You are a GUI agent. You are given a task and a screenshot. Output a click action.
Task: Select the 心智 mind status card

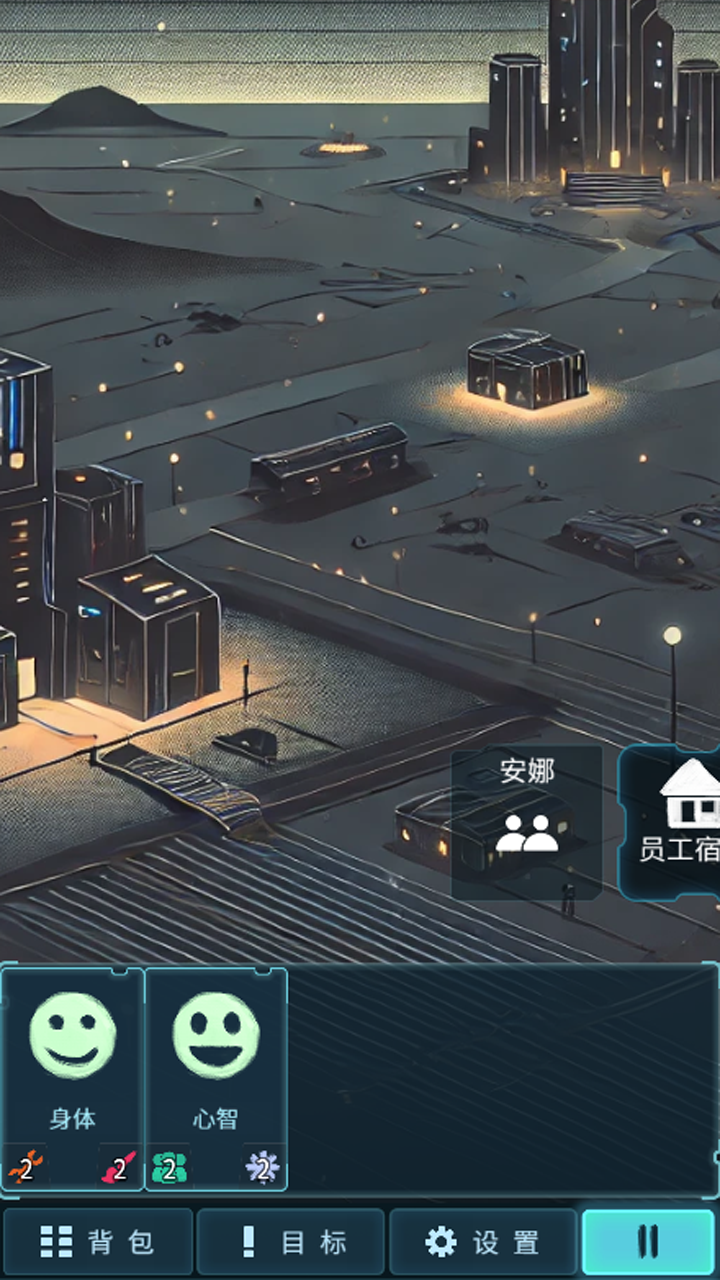pyautogui.click(x=216, y=1078)
